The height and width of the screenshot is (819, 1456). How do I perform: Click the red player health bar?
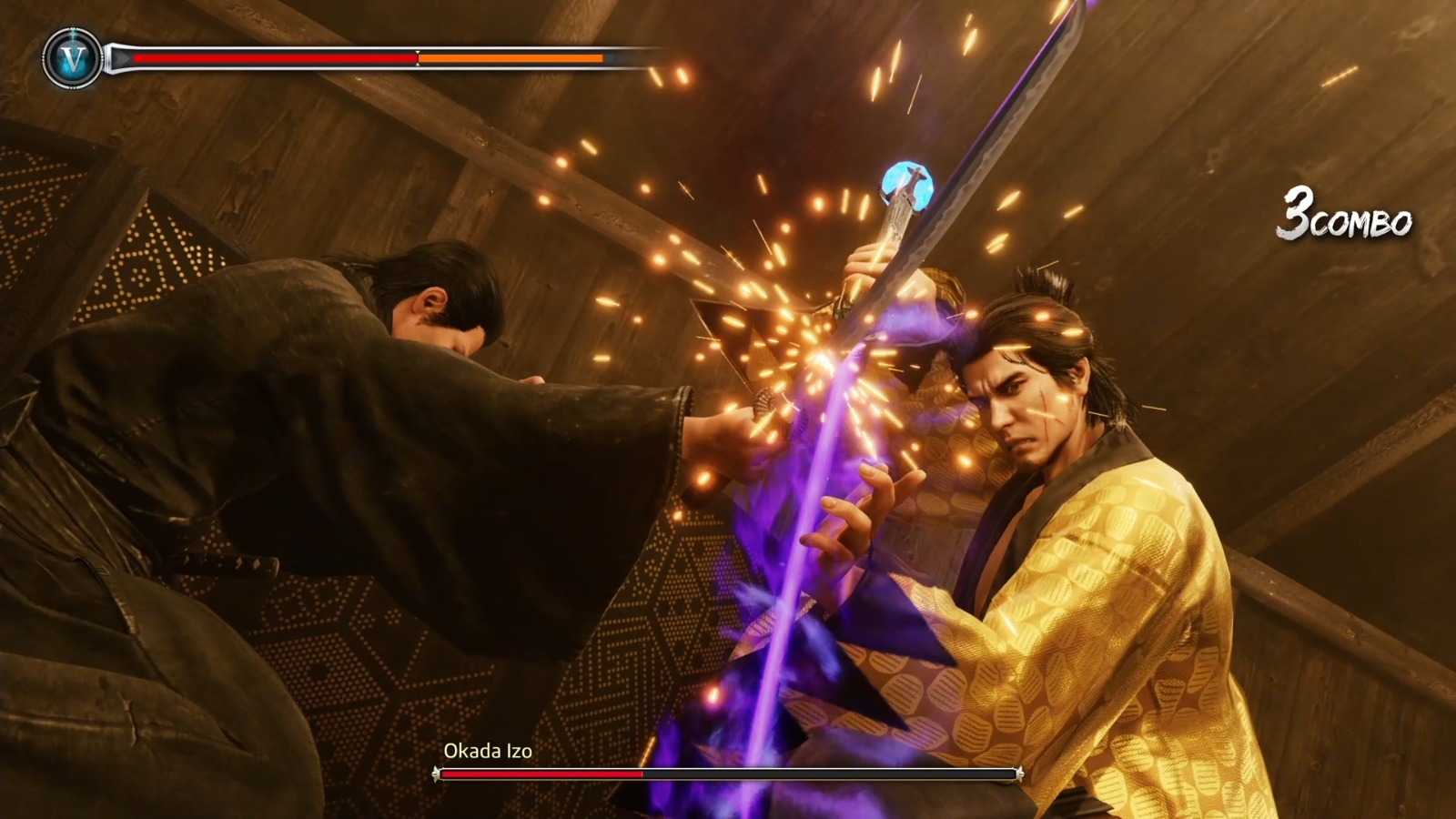pyautogui.click(x=273, y=57)
